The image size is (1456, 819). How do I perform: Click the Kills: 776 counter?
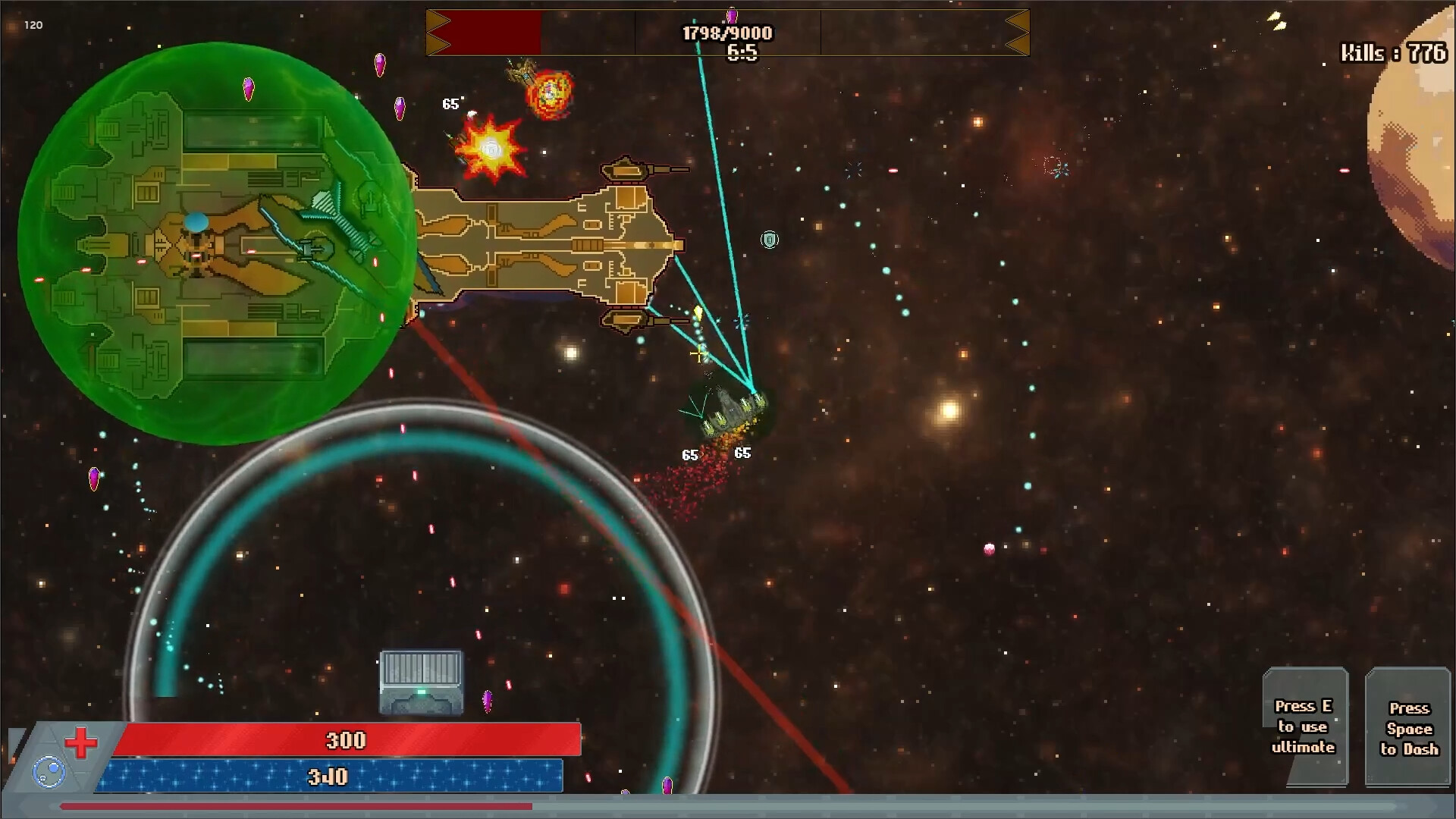(x=1391, y=53)
